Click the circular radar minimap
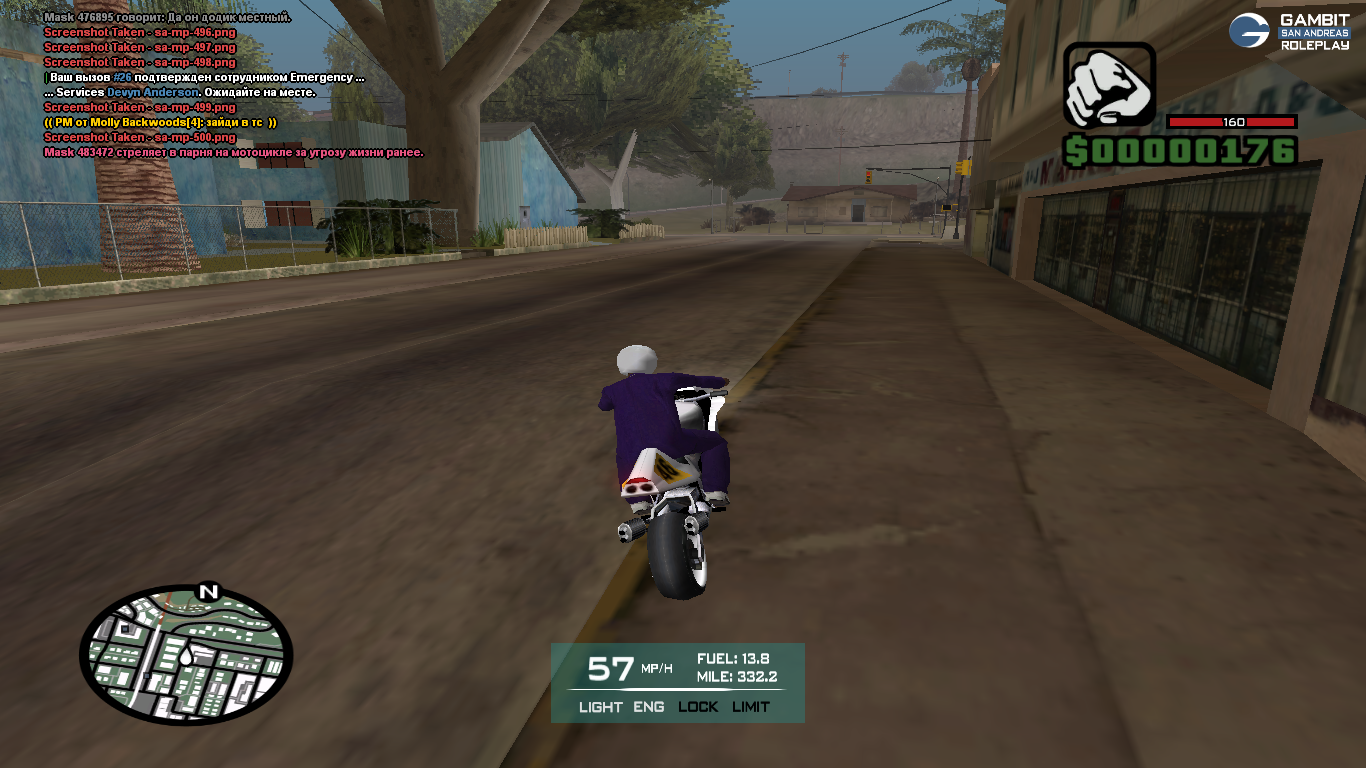This screenshot has width=1366, height=768. point(186,655)
